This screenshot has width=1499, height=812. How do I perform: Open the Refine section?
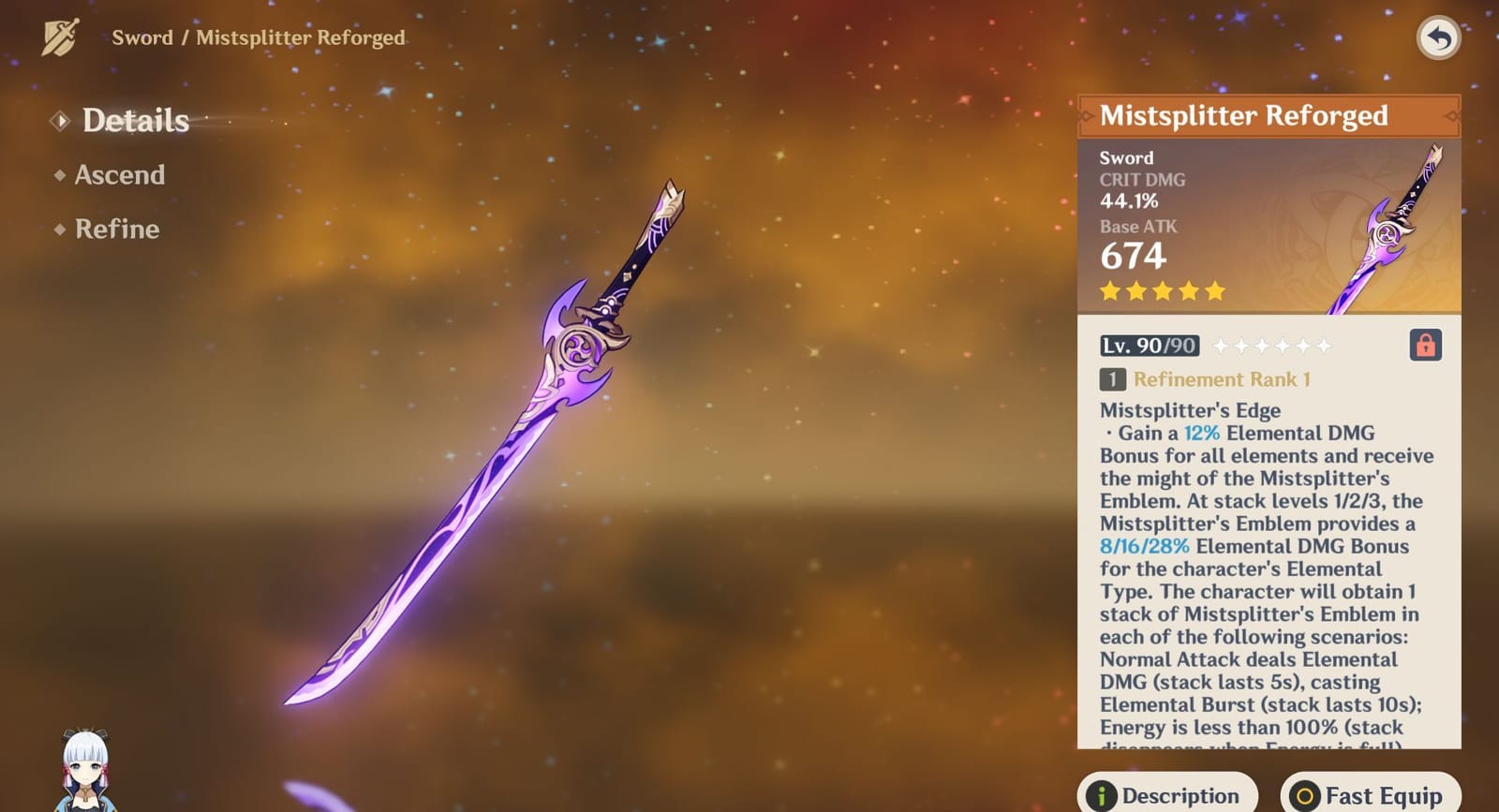pos(116,229)
